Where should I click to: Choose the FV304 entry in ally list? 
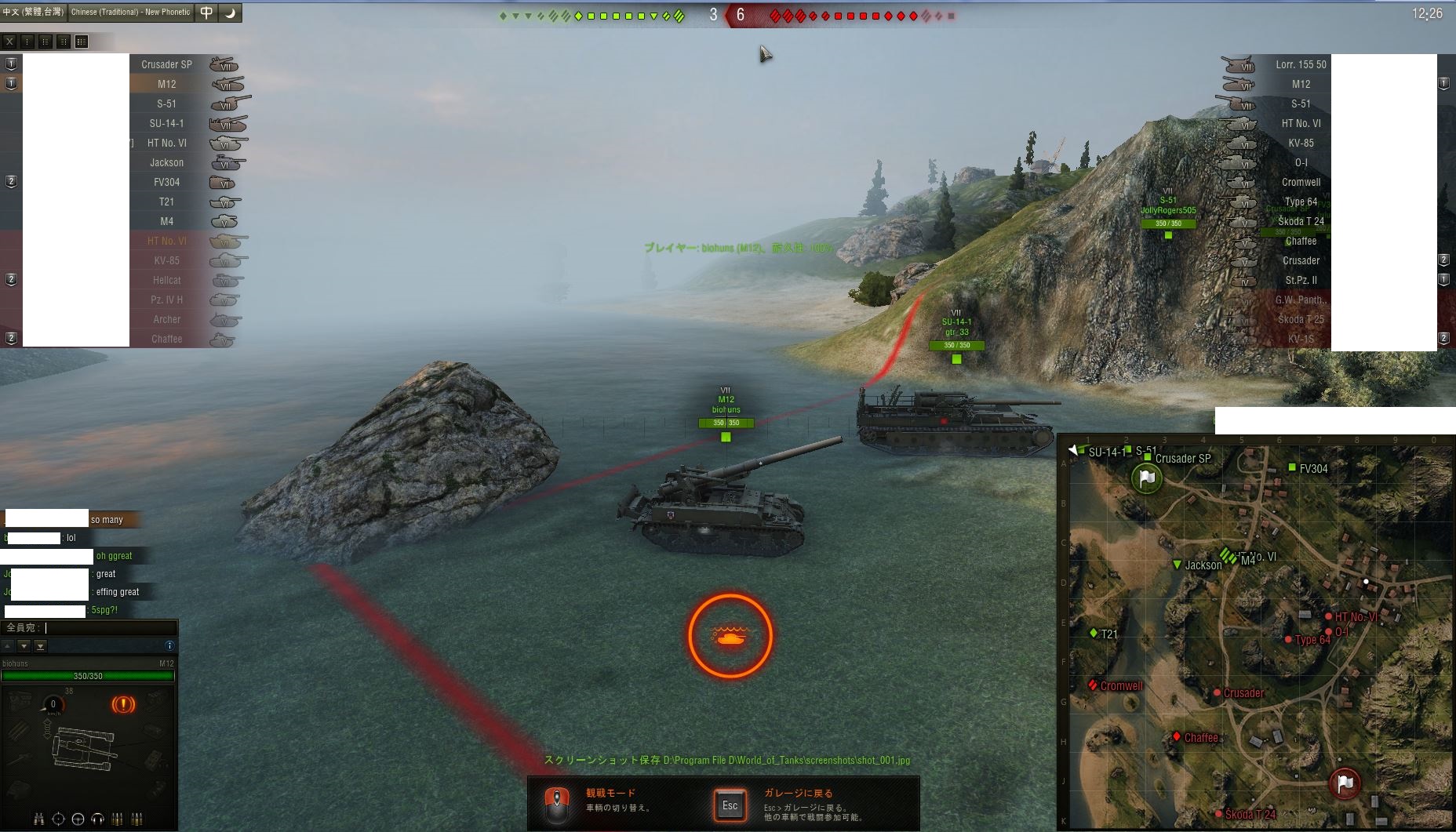click(x=166, y=182)
